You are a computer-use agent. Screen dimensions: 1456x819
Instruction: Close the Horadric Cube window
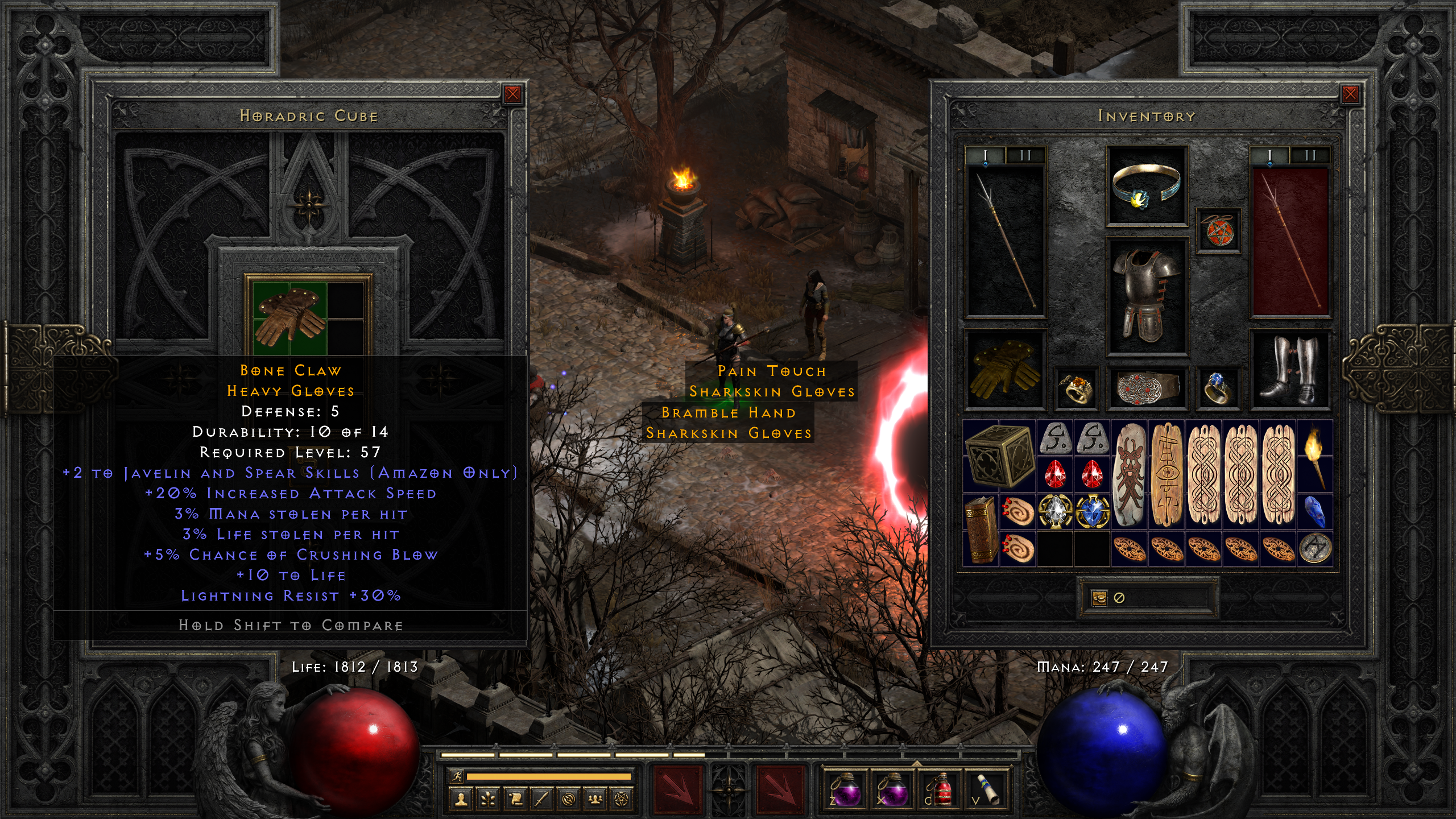click(x=512, y=94)
